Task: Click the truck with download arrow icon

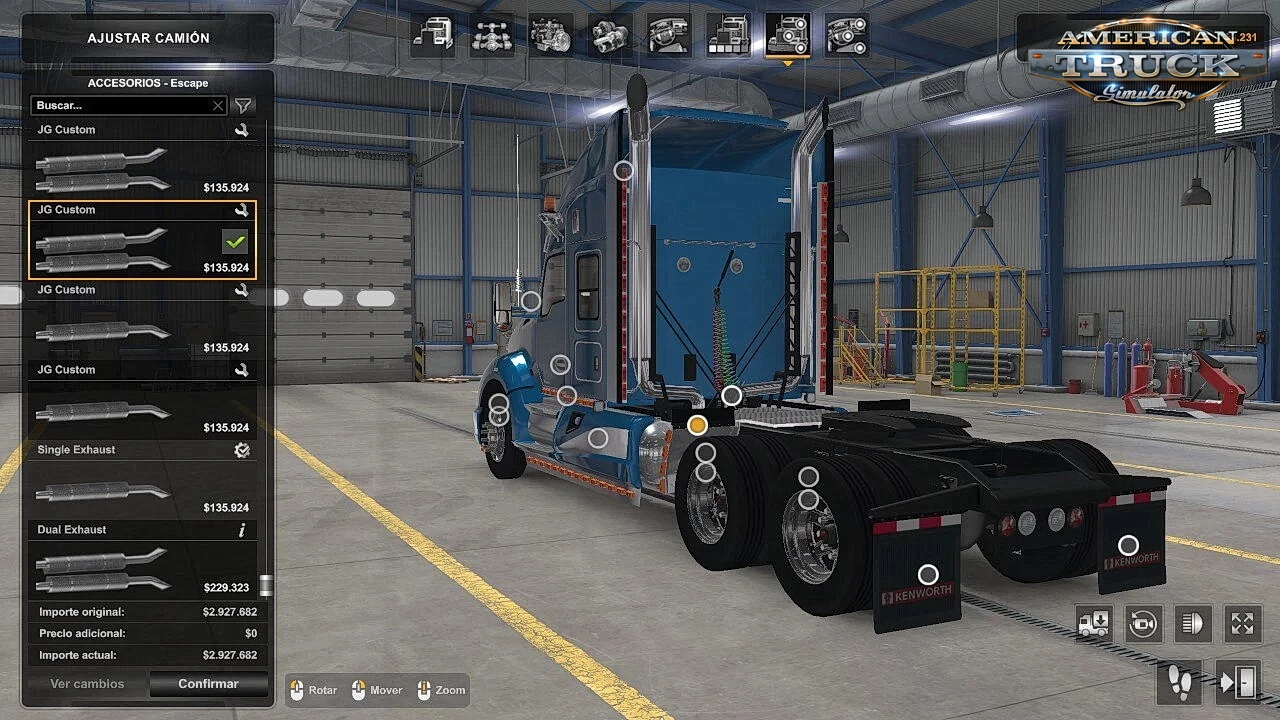Action: [1094, 624]
